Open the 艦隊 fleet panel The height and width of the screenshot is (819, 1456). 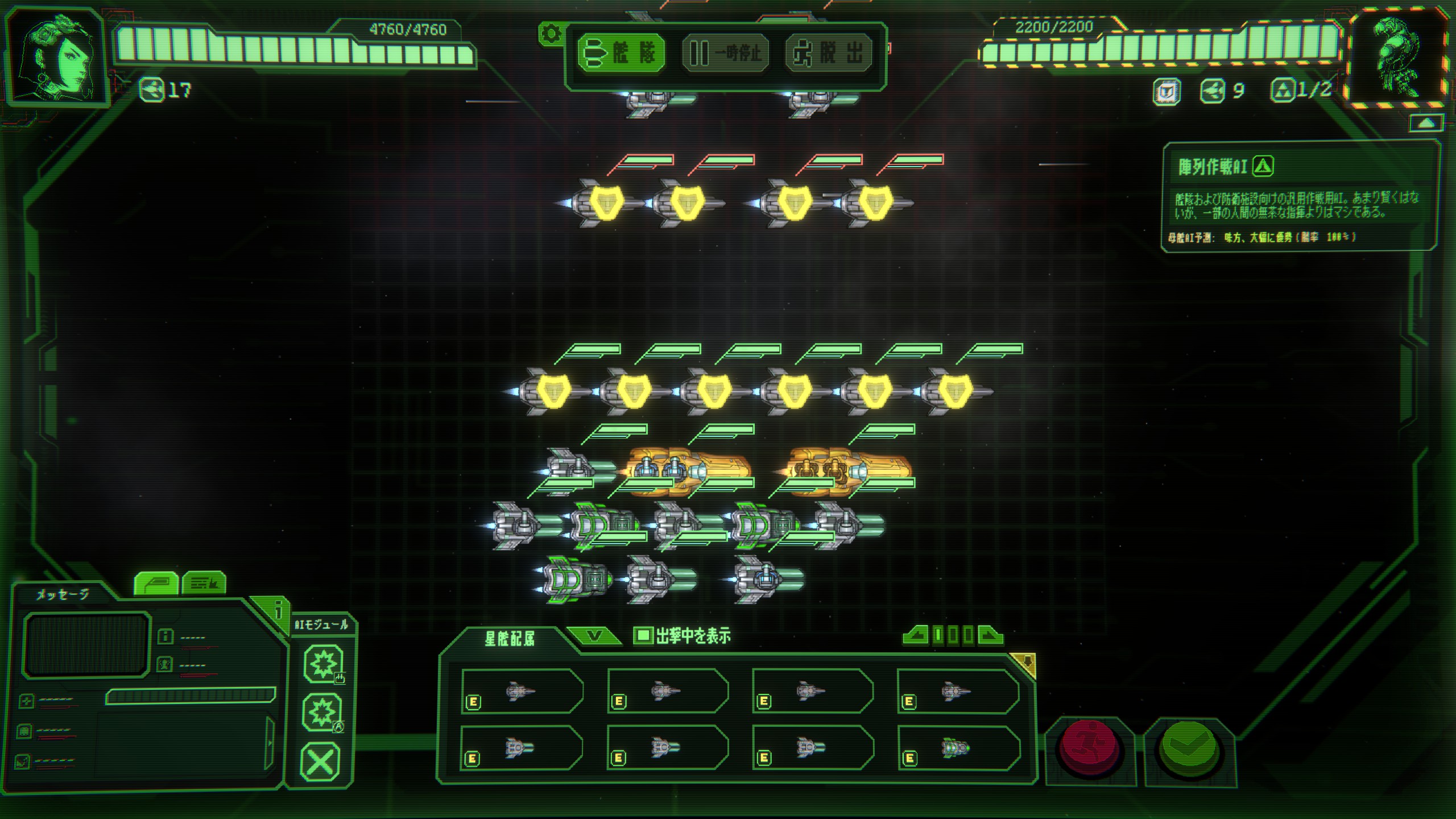(x=621, y=53)
